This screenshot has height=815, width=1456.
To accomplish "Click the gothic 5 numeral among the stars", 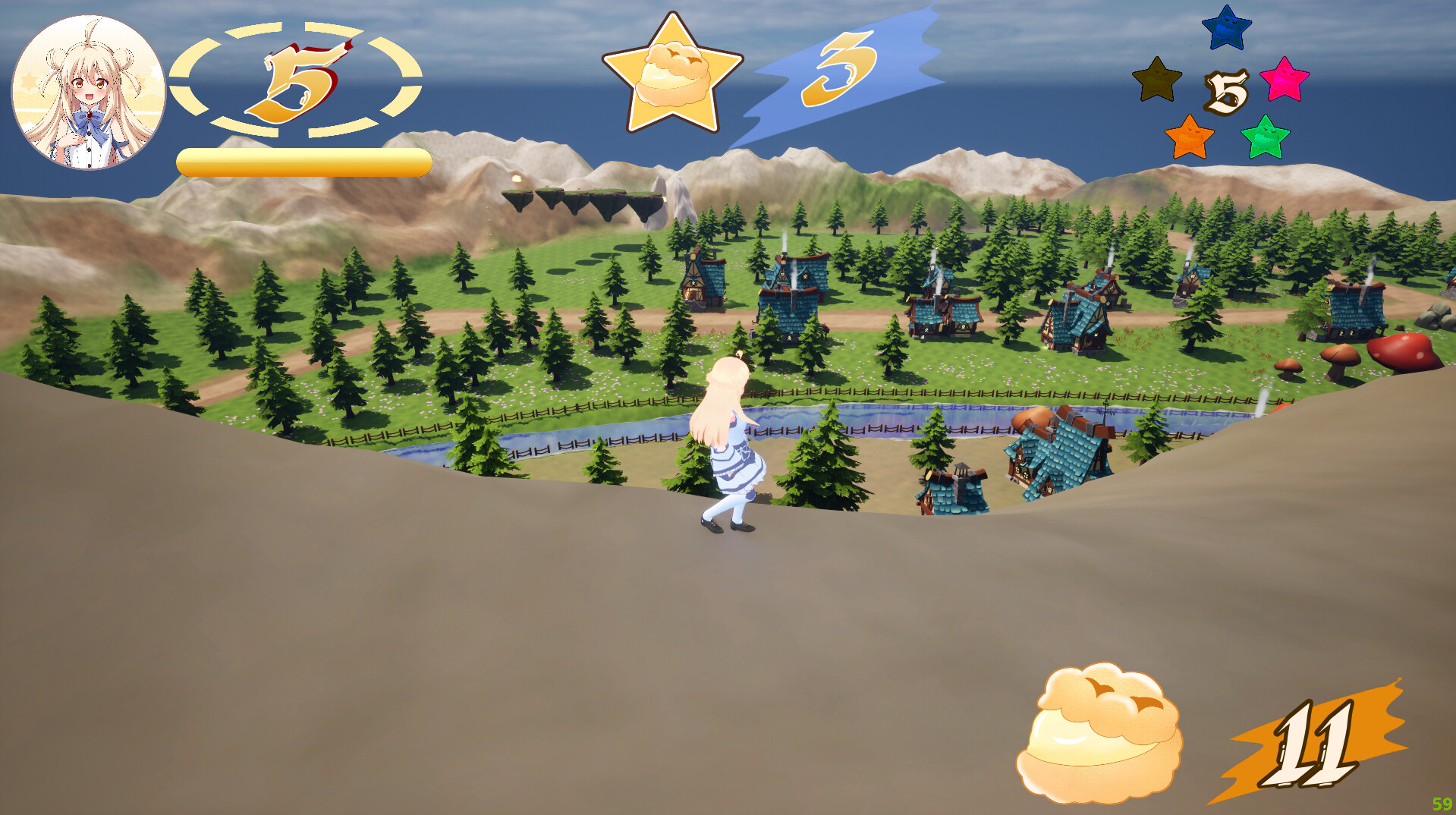I will coord(1225,91).
